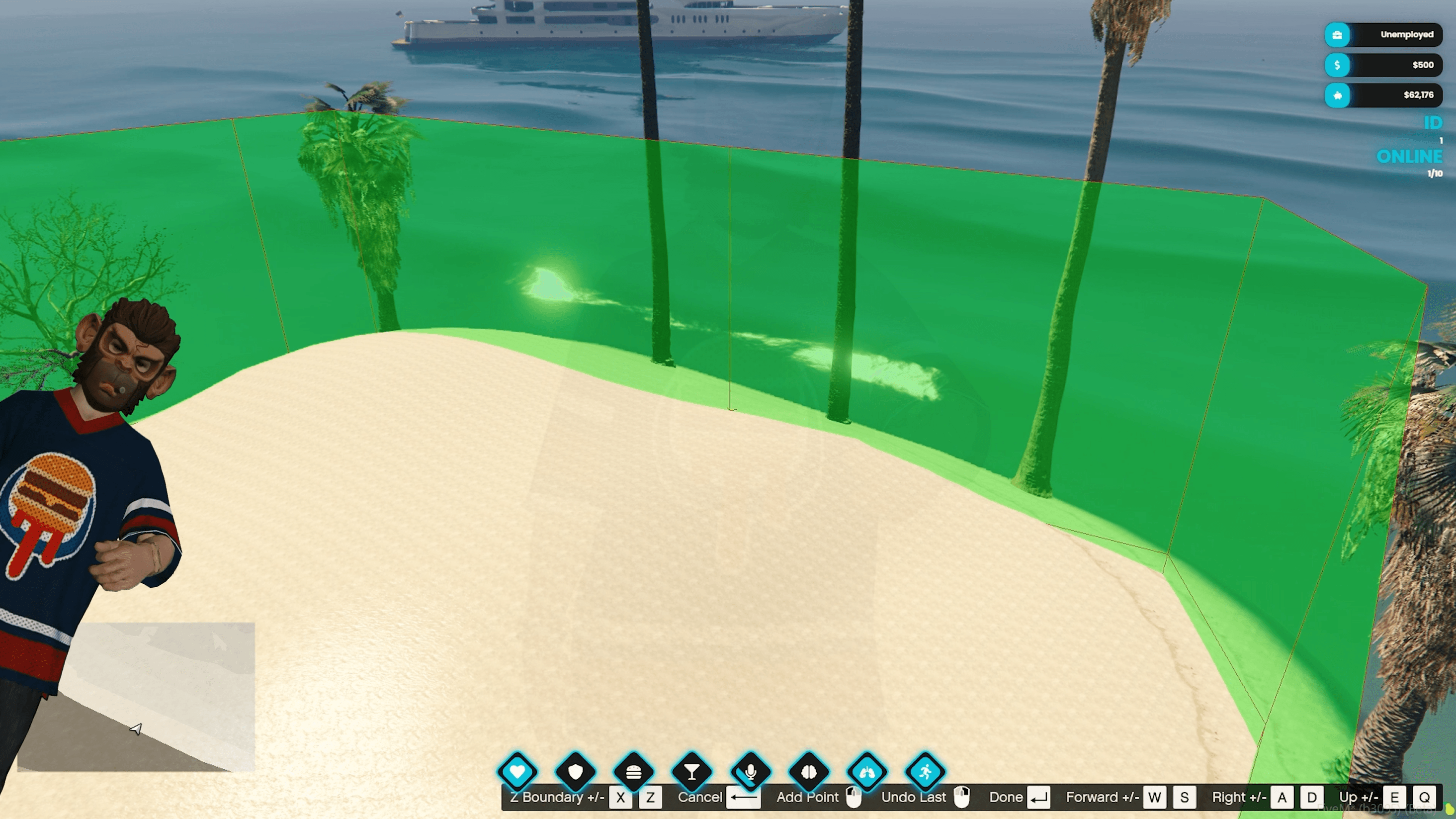Click the briefcase icon next to Unemployed
The height and width of the screenshot is (819, 1456).
pyautogui.click(x=1337, y=35)
